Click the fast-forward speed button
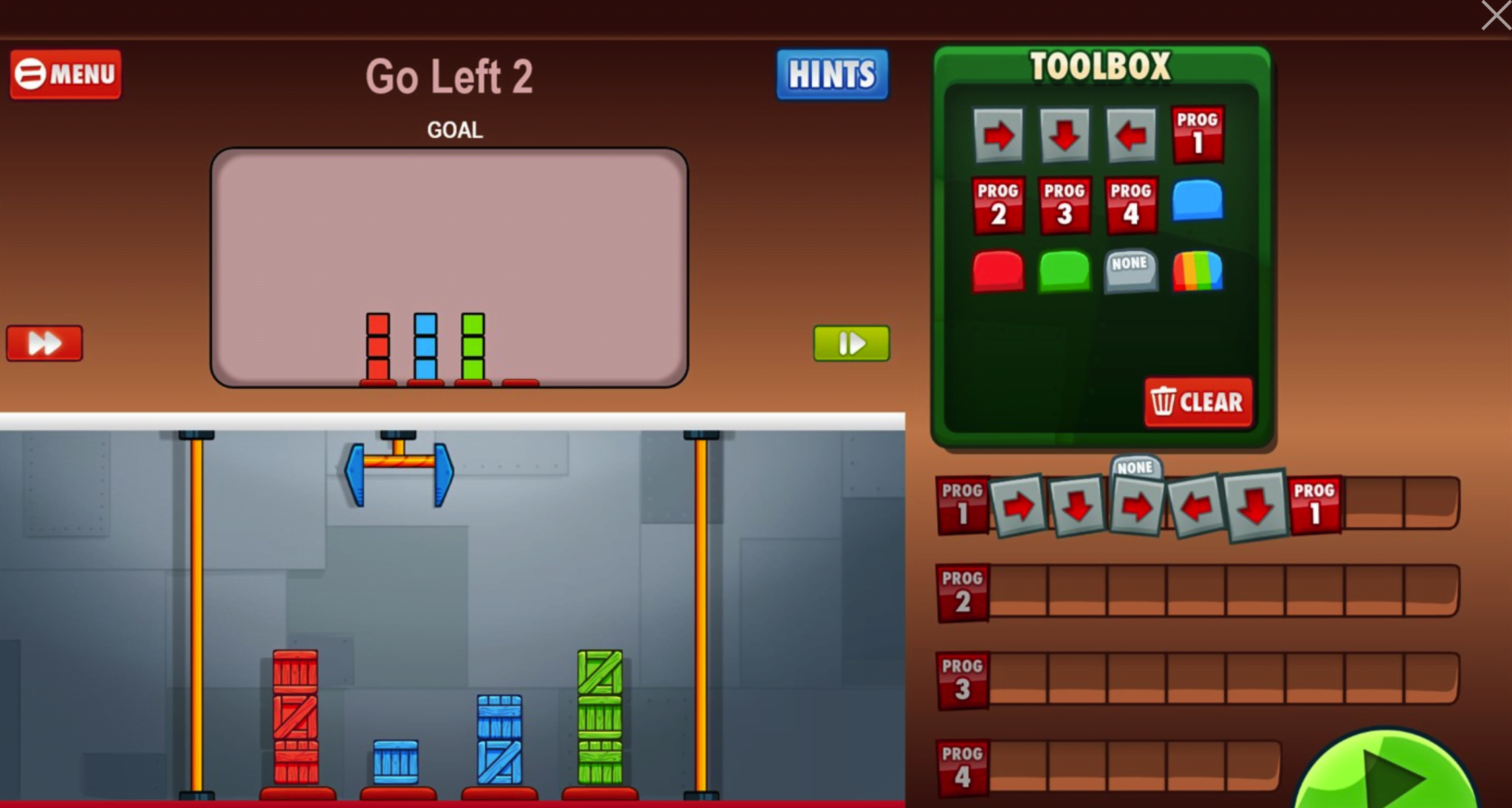This screenshot has width=1512, height=808. [44, 342]
